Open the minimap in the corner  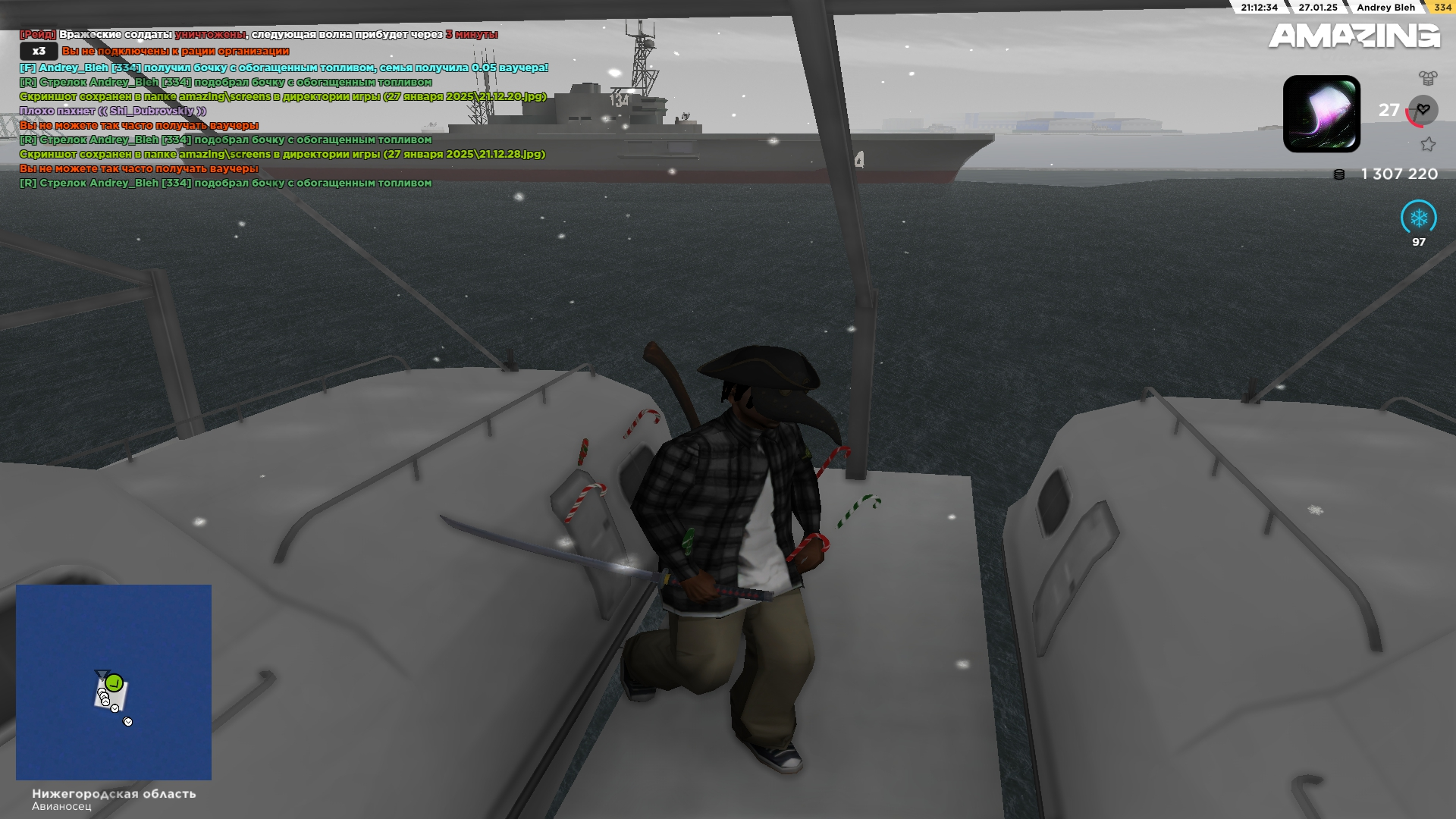point(114,682)
